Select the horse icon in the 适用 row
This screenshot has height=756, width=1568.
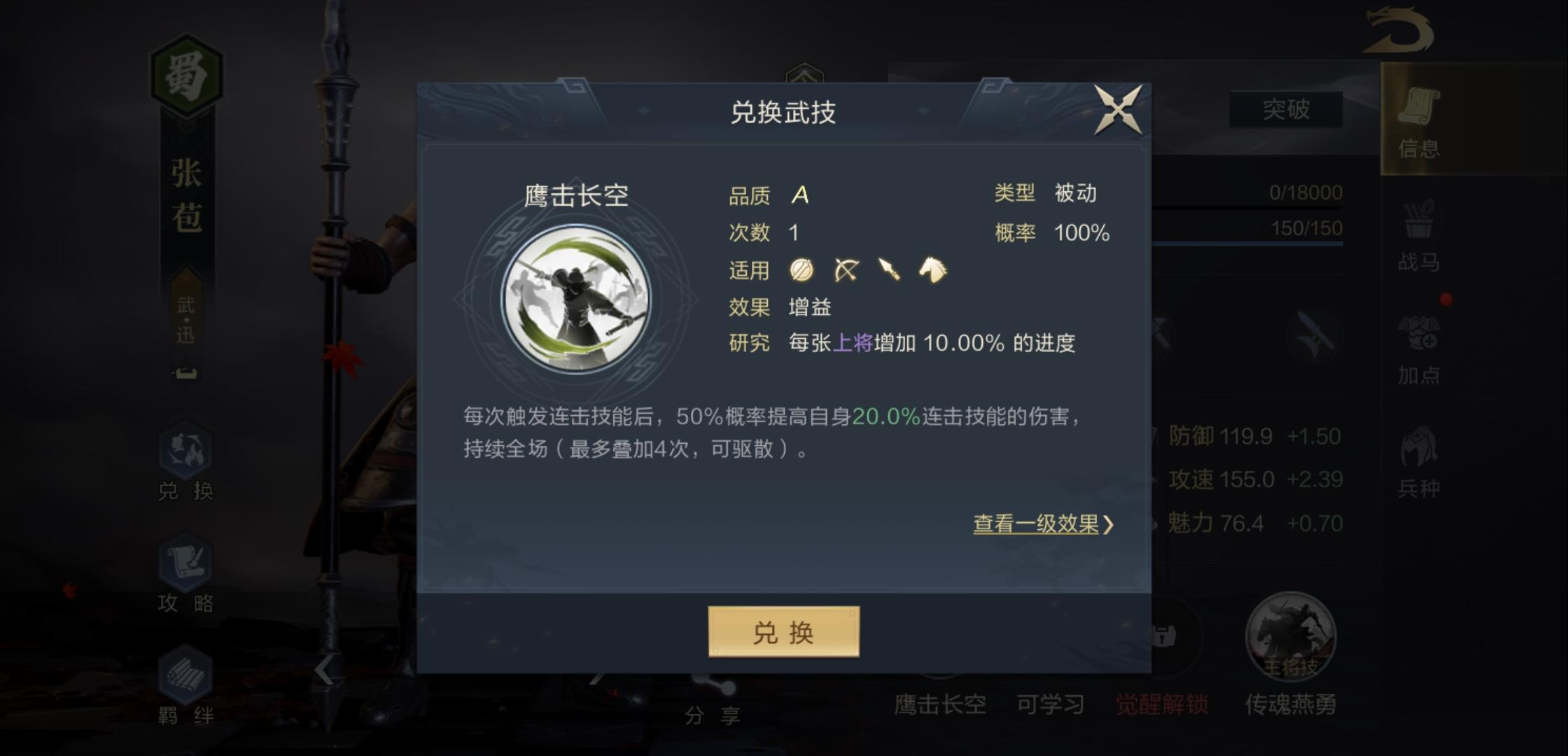coord(933,270)
